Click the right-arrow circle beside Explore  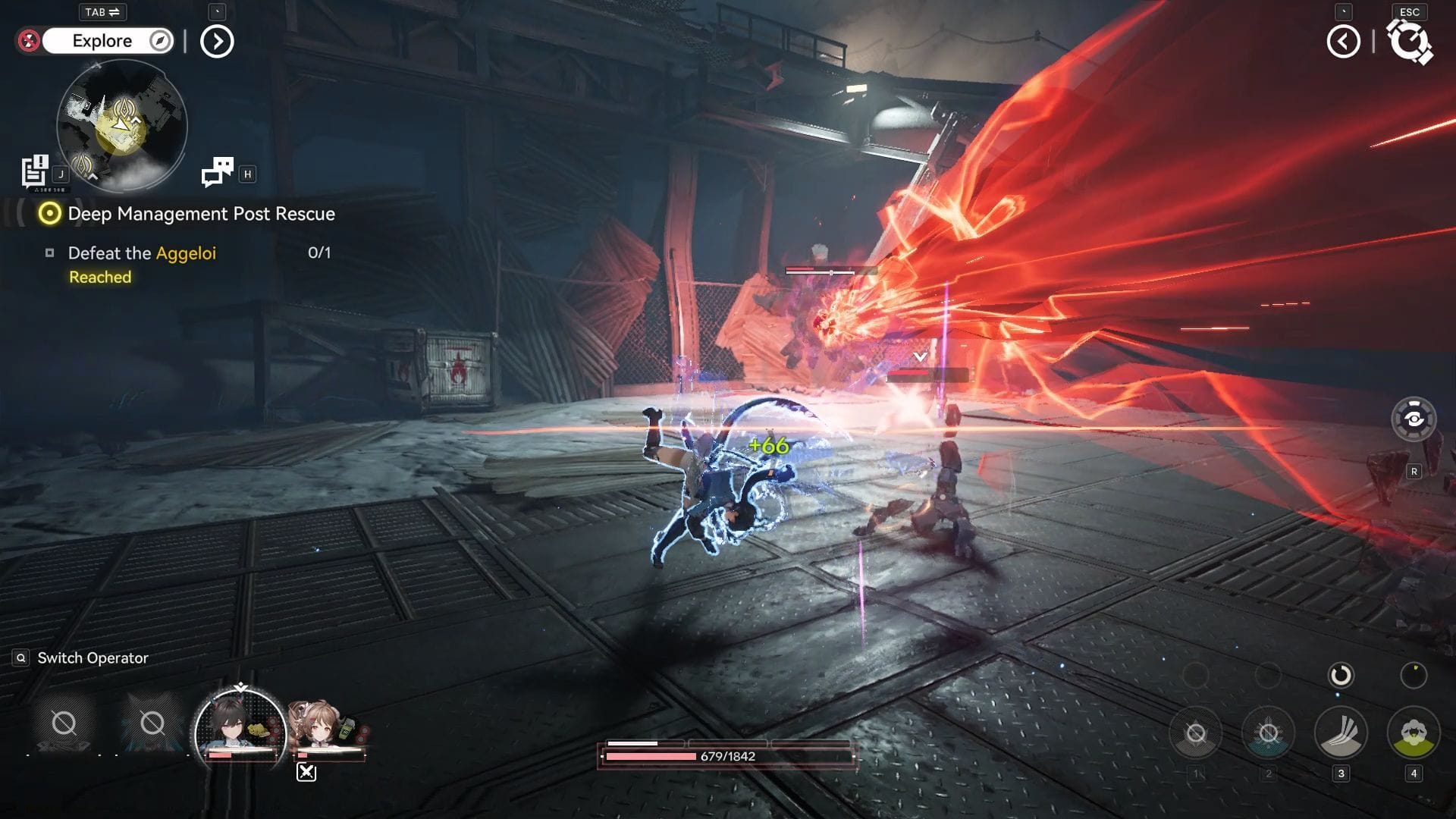(x=217, y=42)
